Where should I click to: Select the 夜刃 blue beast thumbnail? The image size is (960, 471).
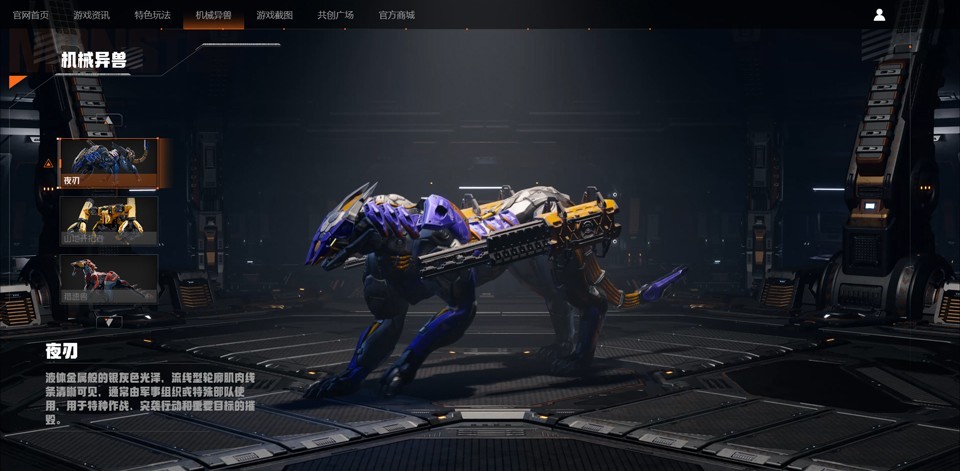coord(108,163)
